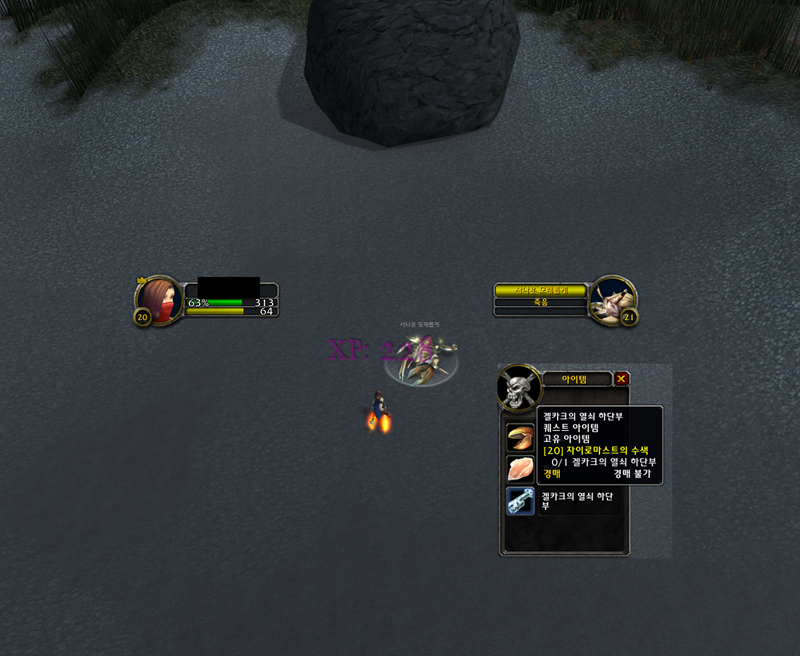The image size is (800, 656).
Task: Loot the 젤카크의 열쇠 하단부 key
Action: (520, 501)
